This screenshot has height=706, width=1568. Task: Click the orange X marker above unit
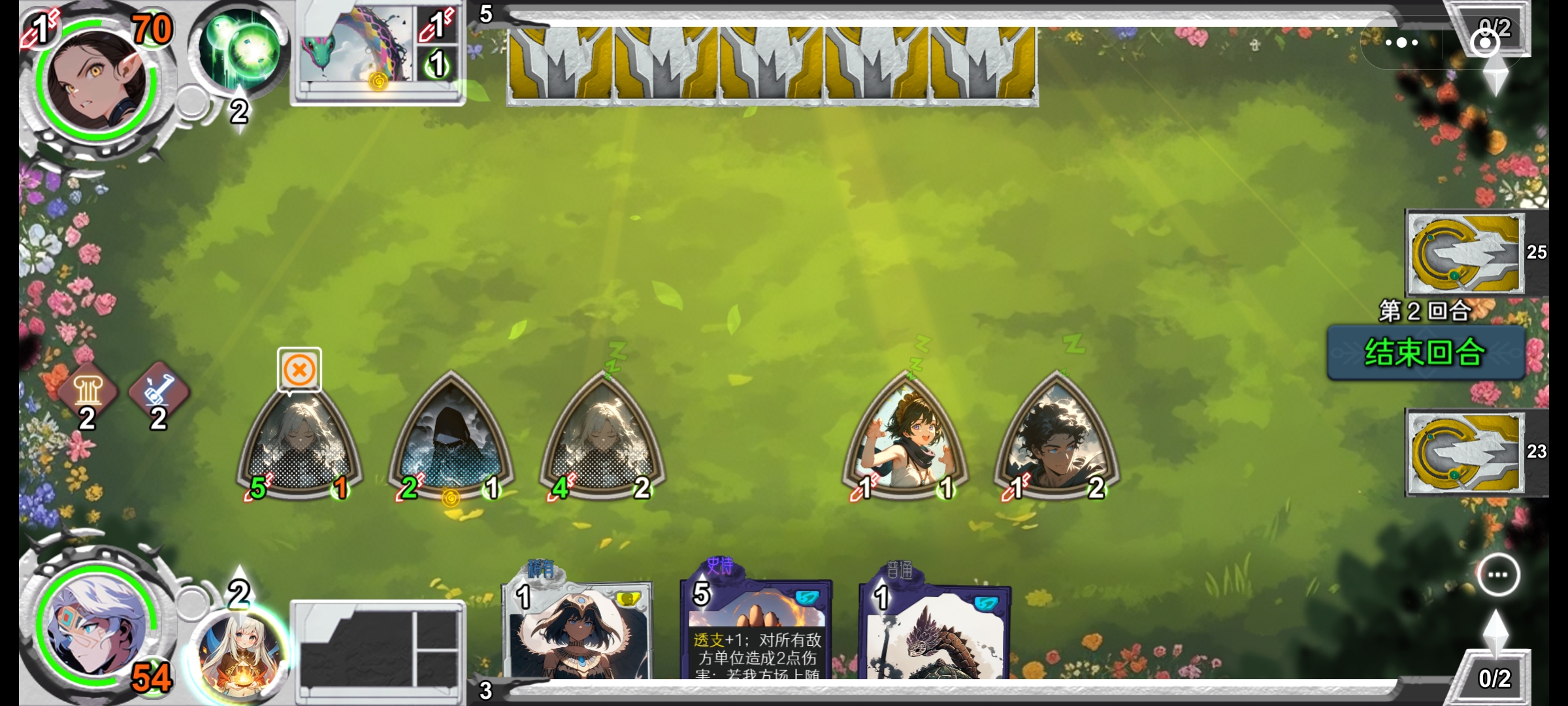(299, 370)
